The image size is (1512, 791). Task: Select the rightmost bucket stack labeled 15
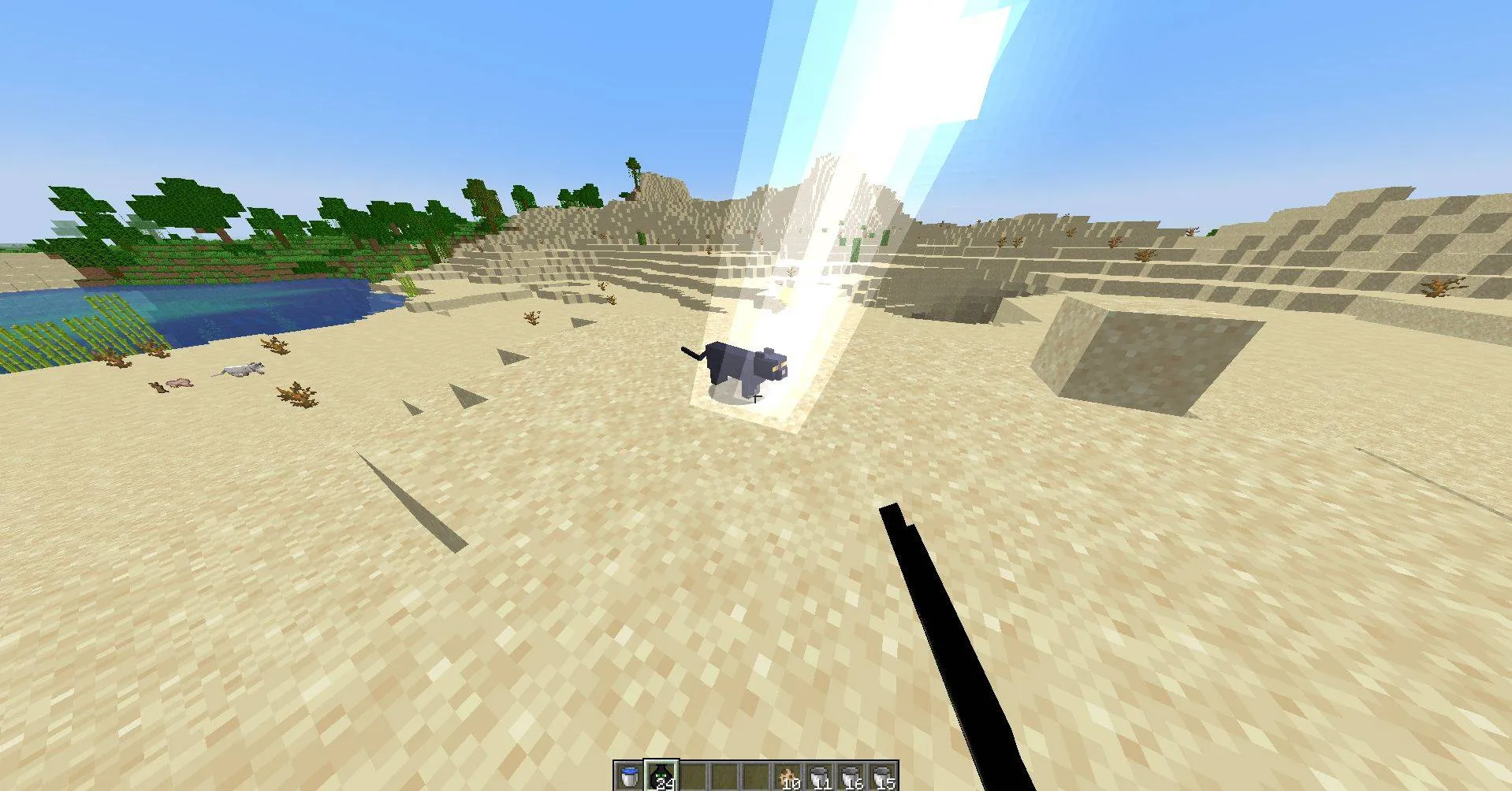pos(884,776)
